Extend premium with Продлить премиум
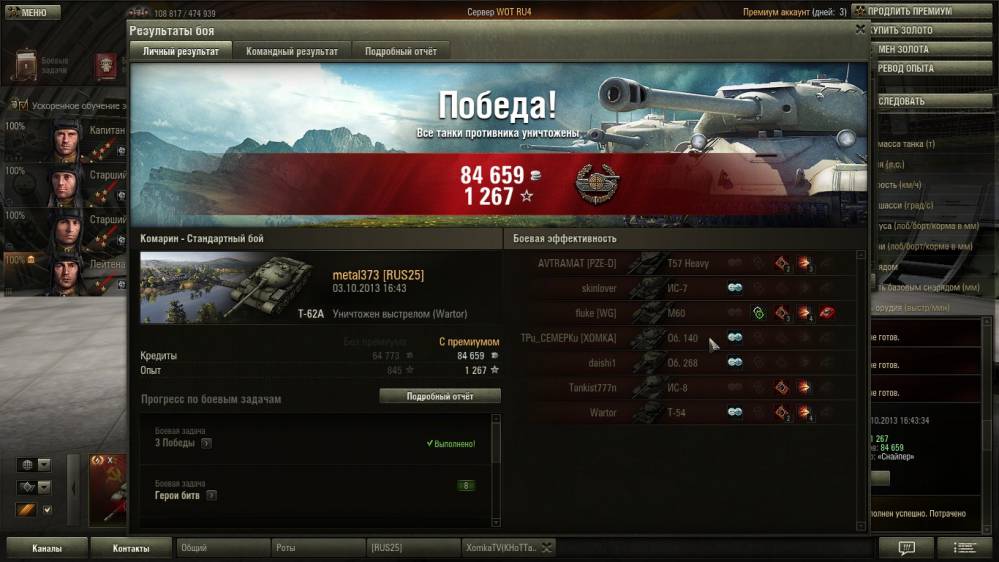Screen dimensions: 999x562 pos(915,12)
